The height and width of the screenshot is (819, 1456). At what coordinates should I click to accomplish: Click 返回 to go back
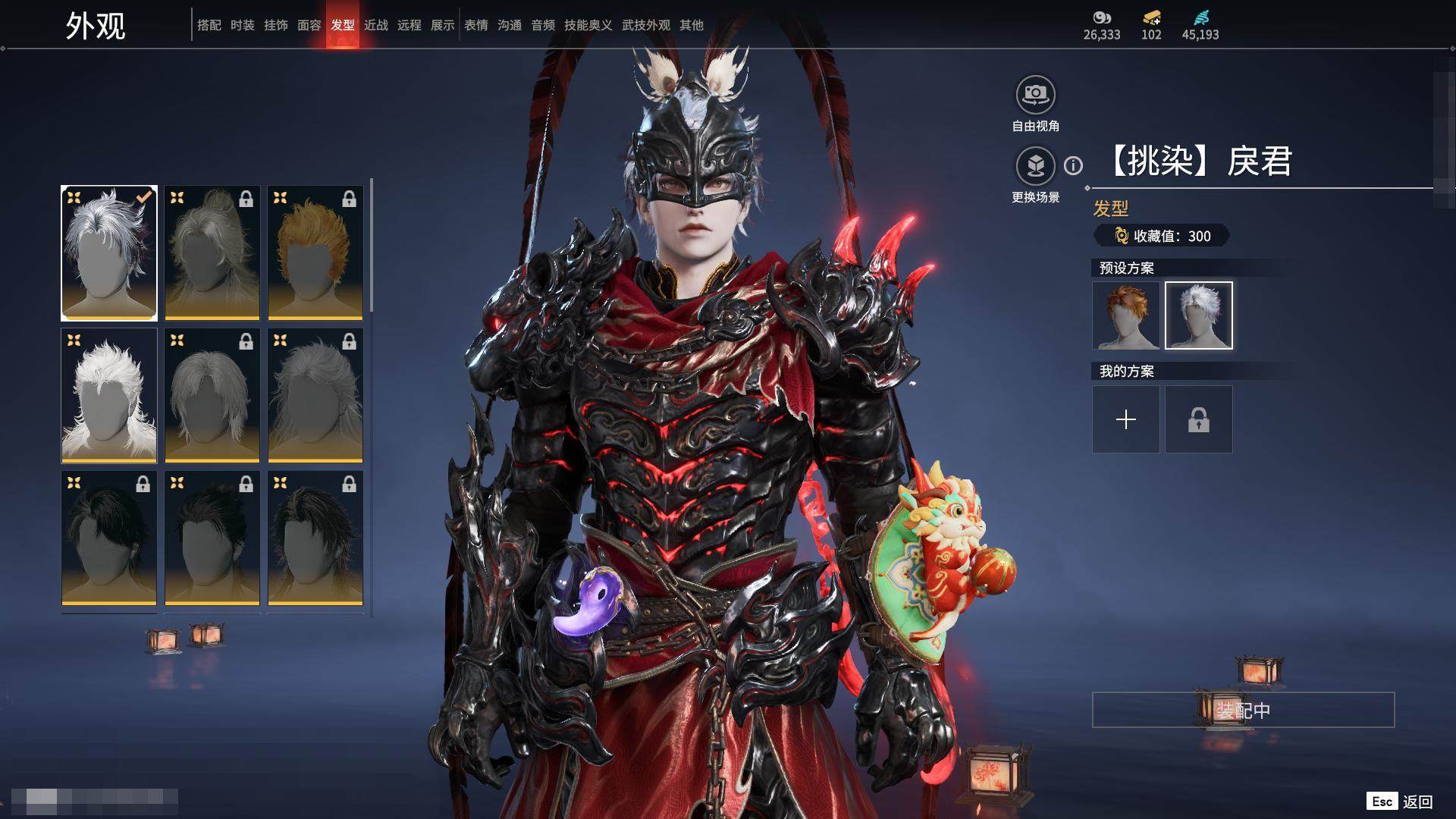[1417, 802]
